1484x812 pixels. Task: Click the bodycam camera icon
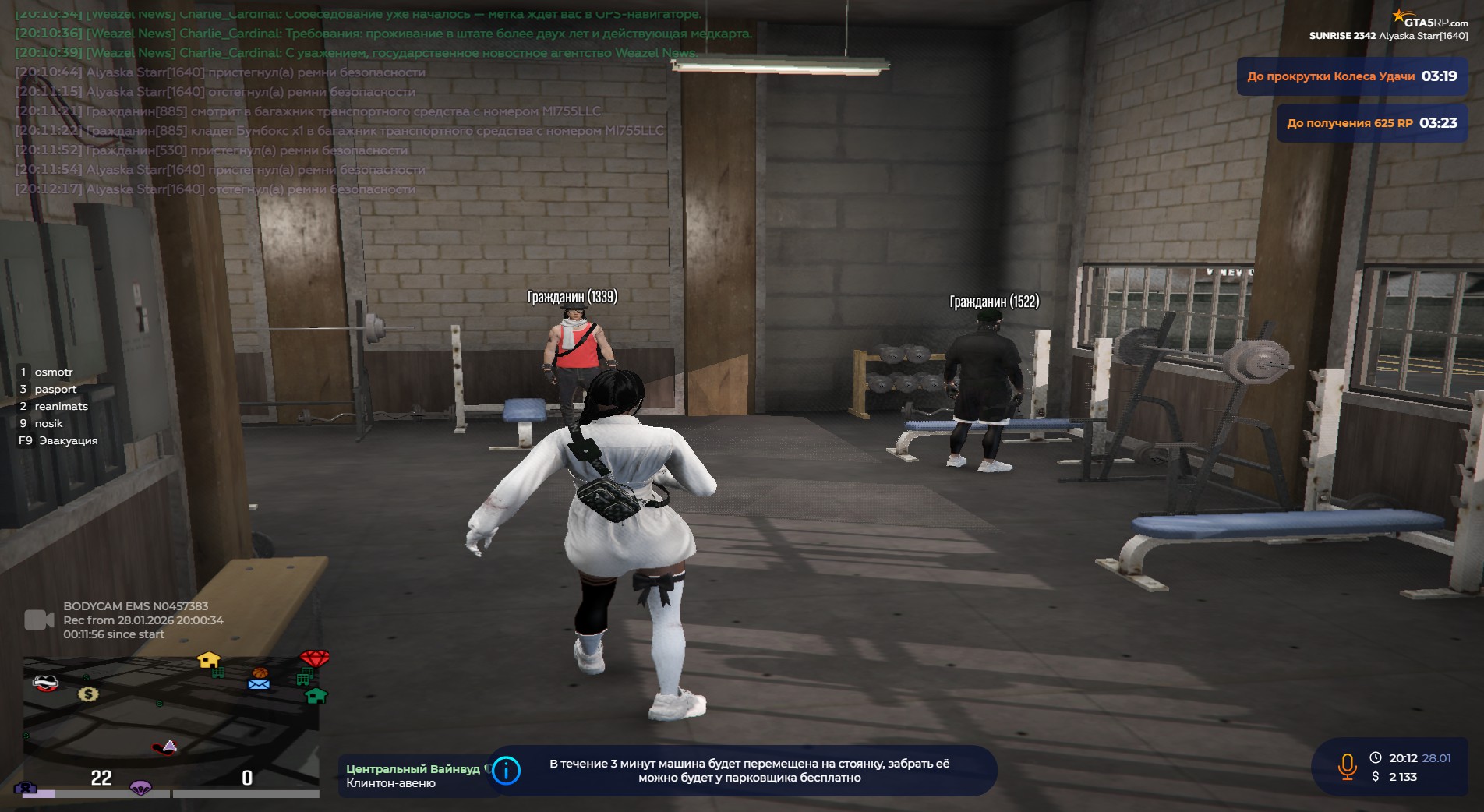point(39,620)
